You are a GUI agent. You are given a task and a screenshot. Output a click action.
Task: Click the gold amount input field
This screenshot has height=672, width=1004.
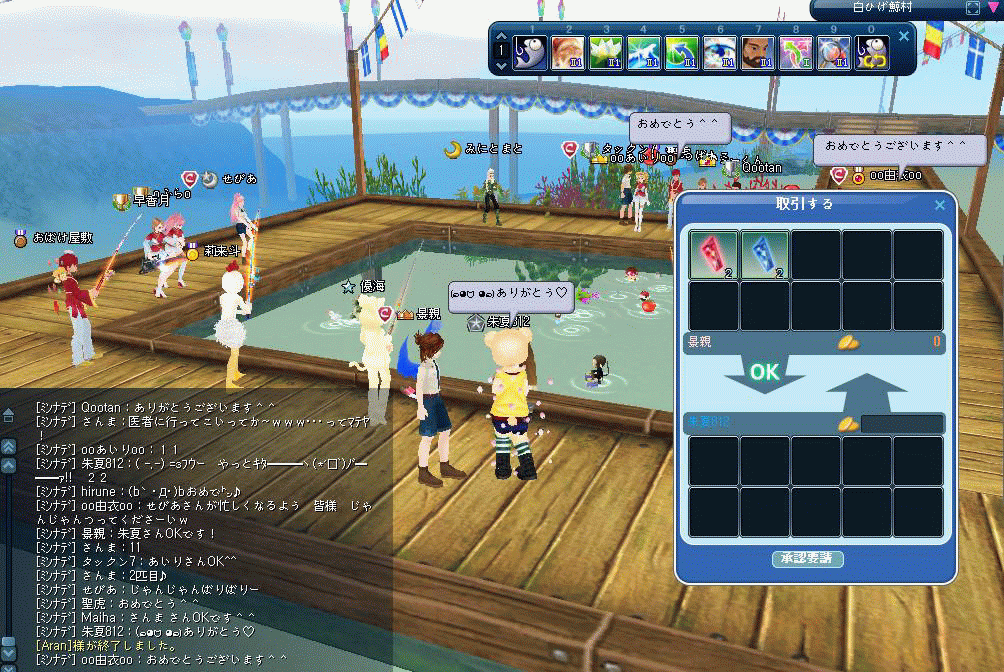click(x=902, y=423)
